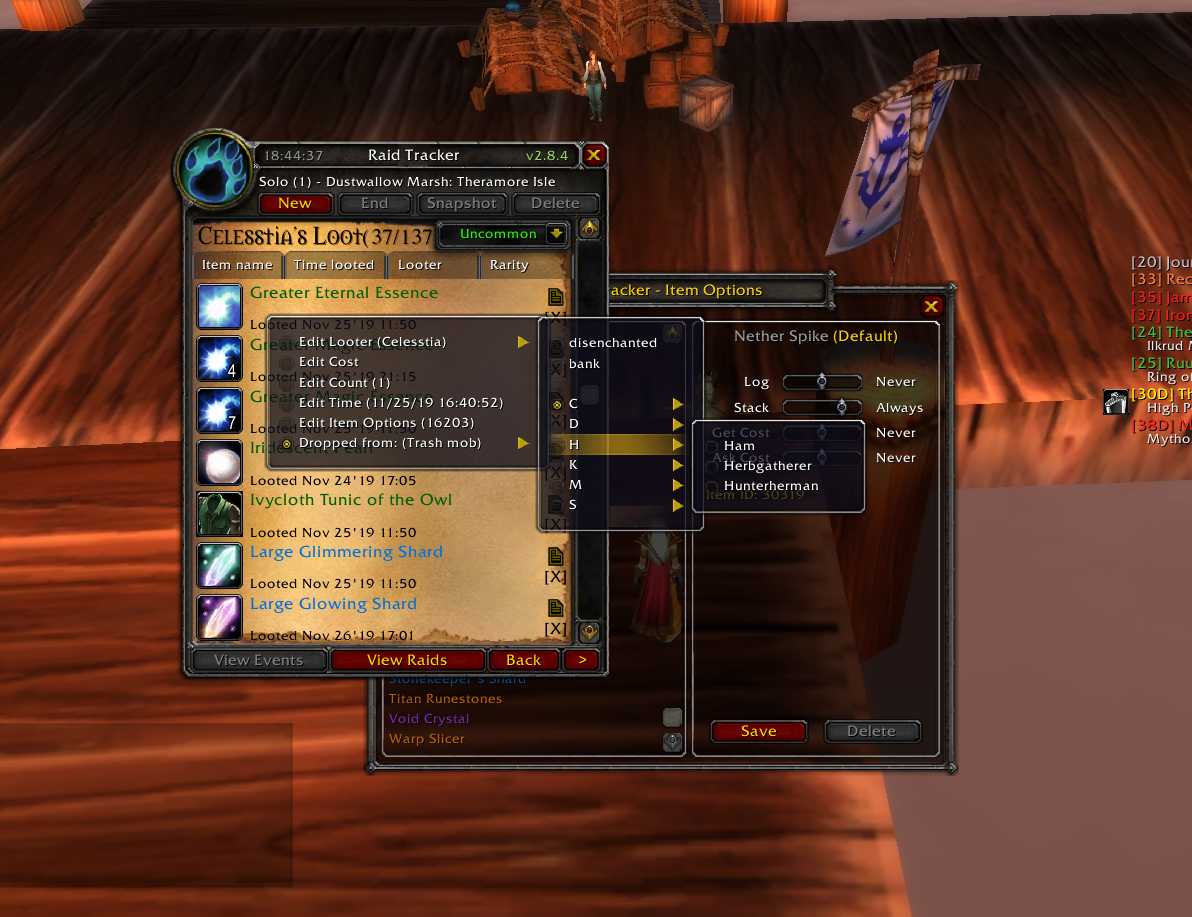Assign loot to disenchanted
Screen dimensions: 1192x917
(613, 343)
